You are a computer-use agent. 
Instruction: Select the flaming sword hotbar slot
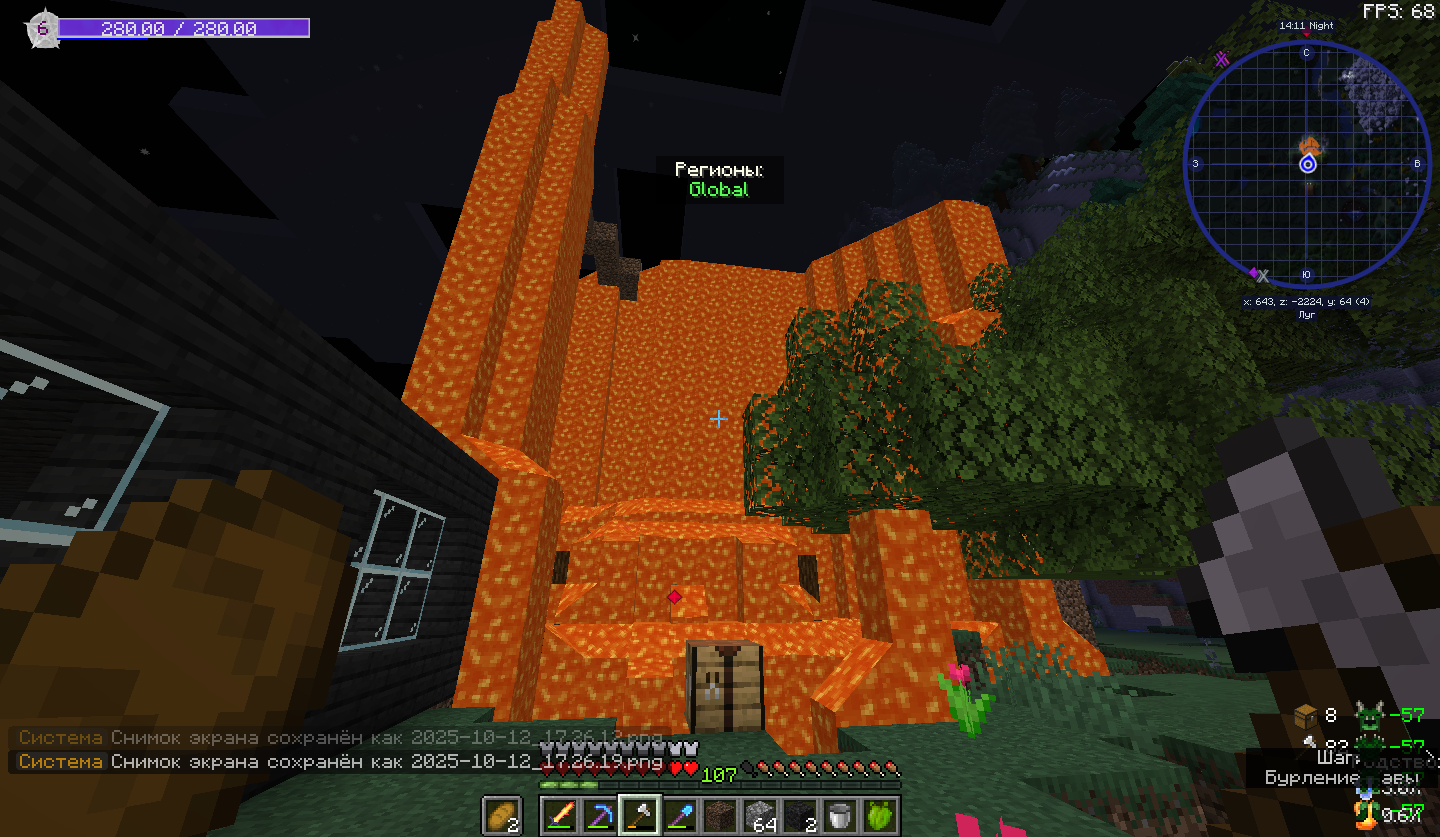(x=559, y=815)
